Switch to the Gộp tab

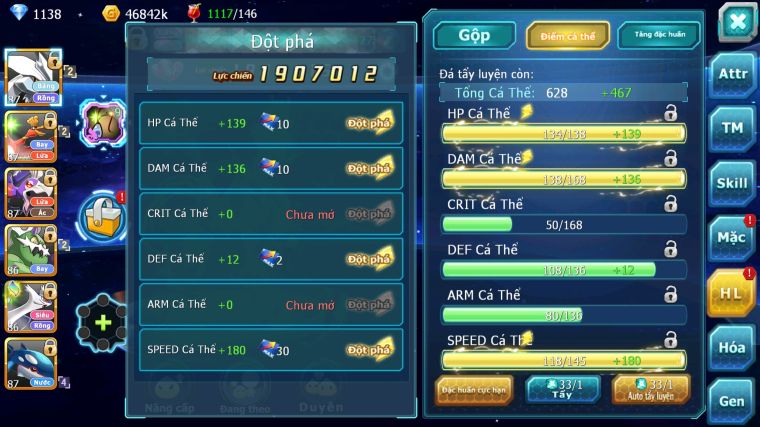click(473, 35)
